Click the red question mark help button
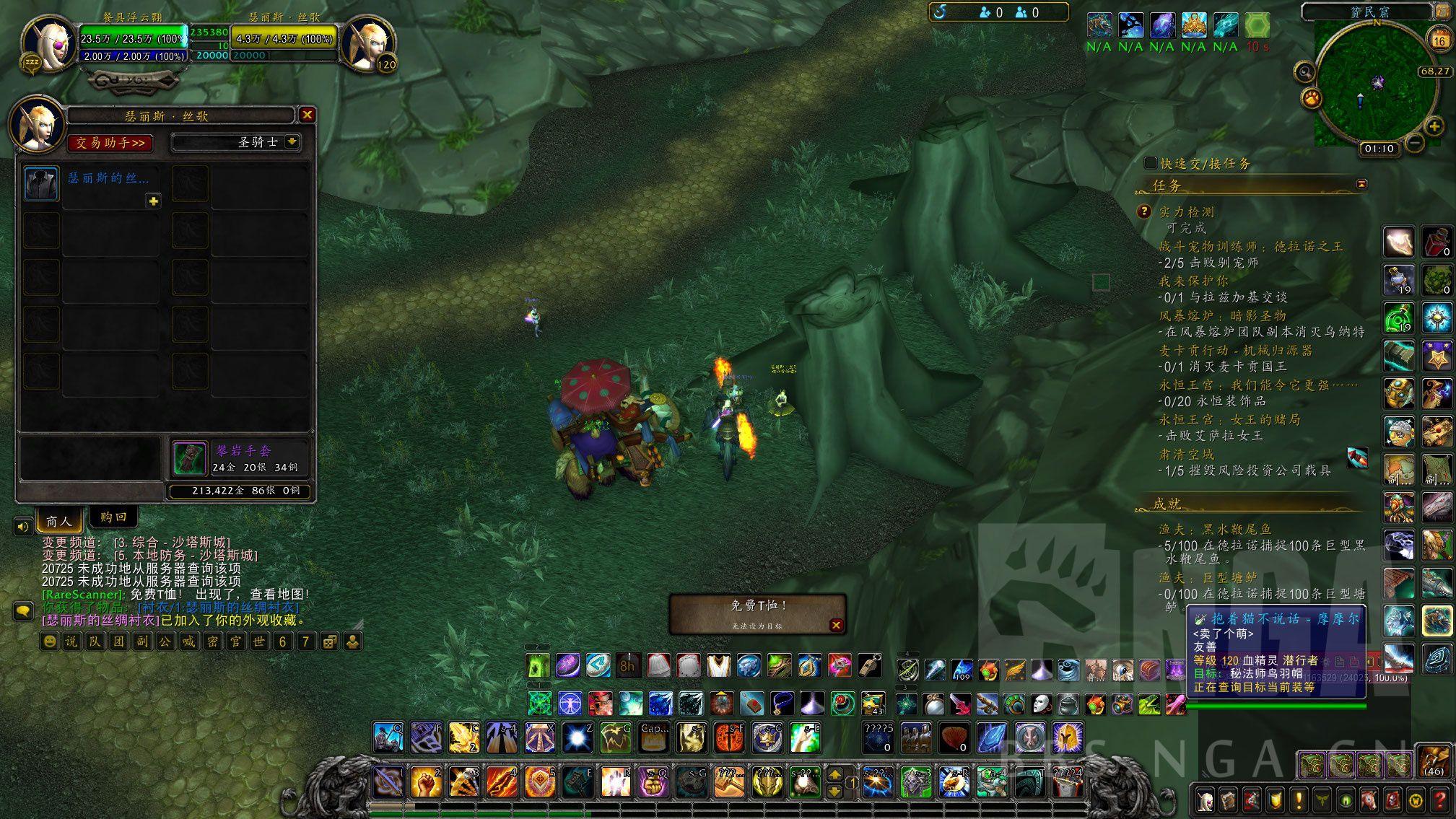1456x819 pixels. [1439, 800]
